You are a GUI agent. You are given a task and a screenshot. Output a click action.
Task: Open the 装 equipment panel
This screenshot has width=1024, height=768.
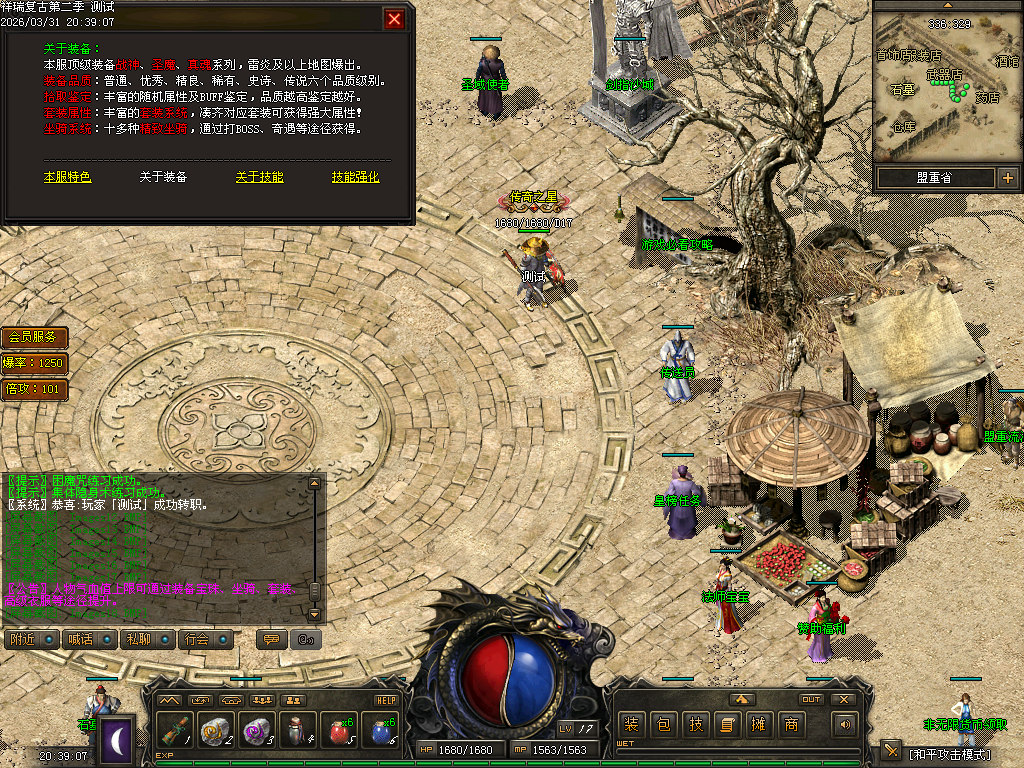(x=631, y=725)
